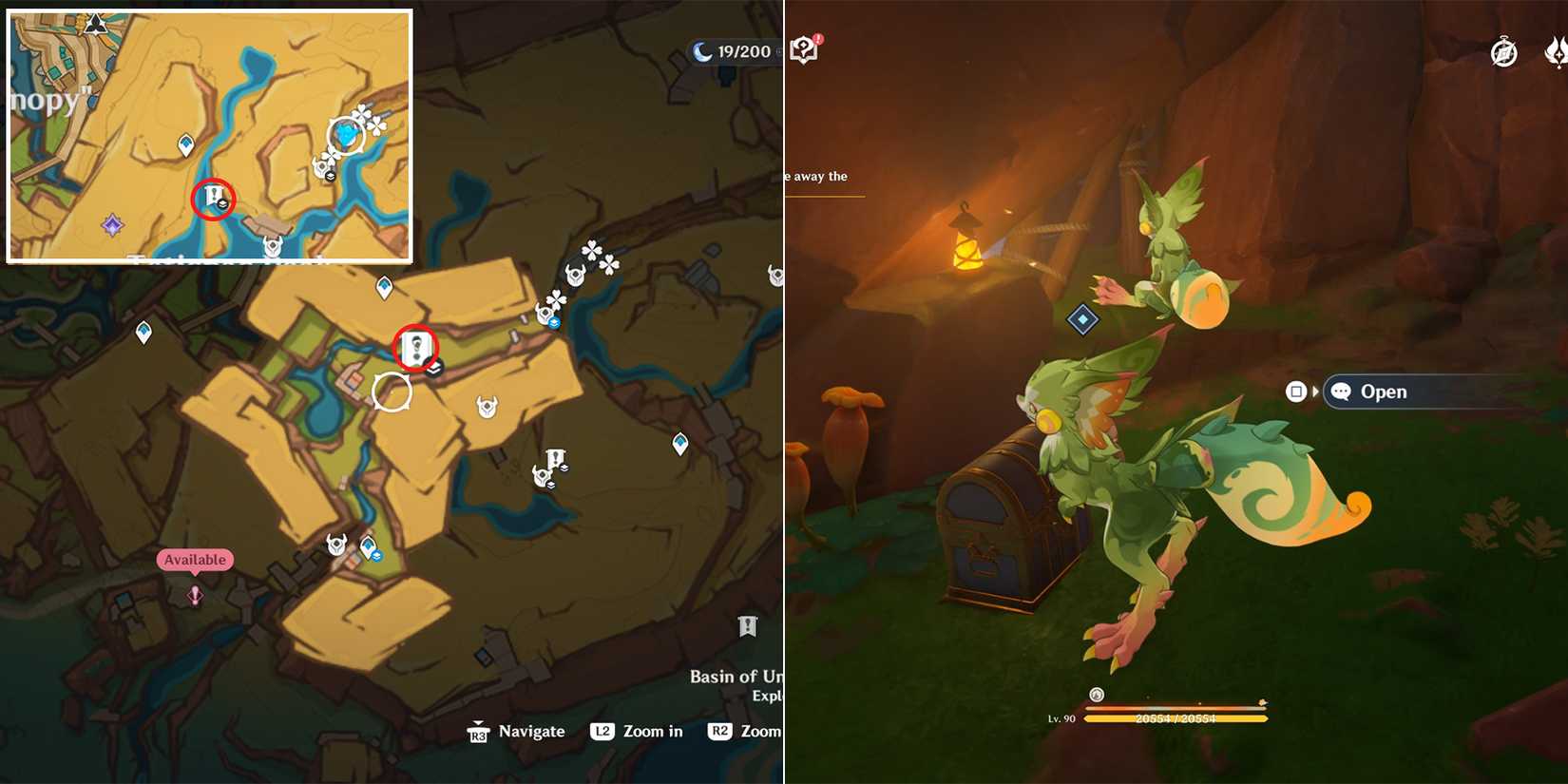
Task: Click the purple sigil marker on the minimap
Action: (x=112, y=224)
